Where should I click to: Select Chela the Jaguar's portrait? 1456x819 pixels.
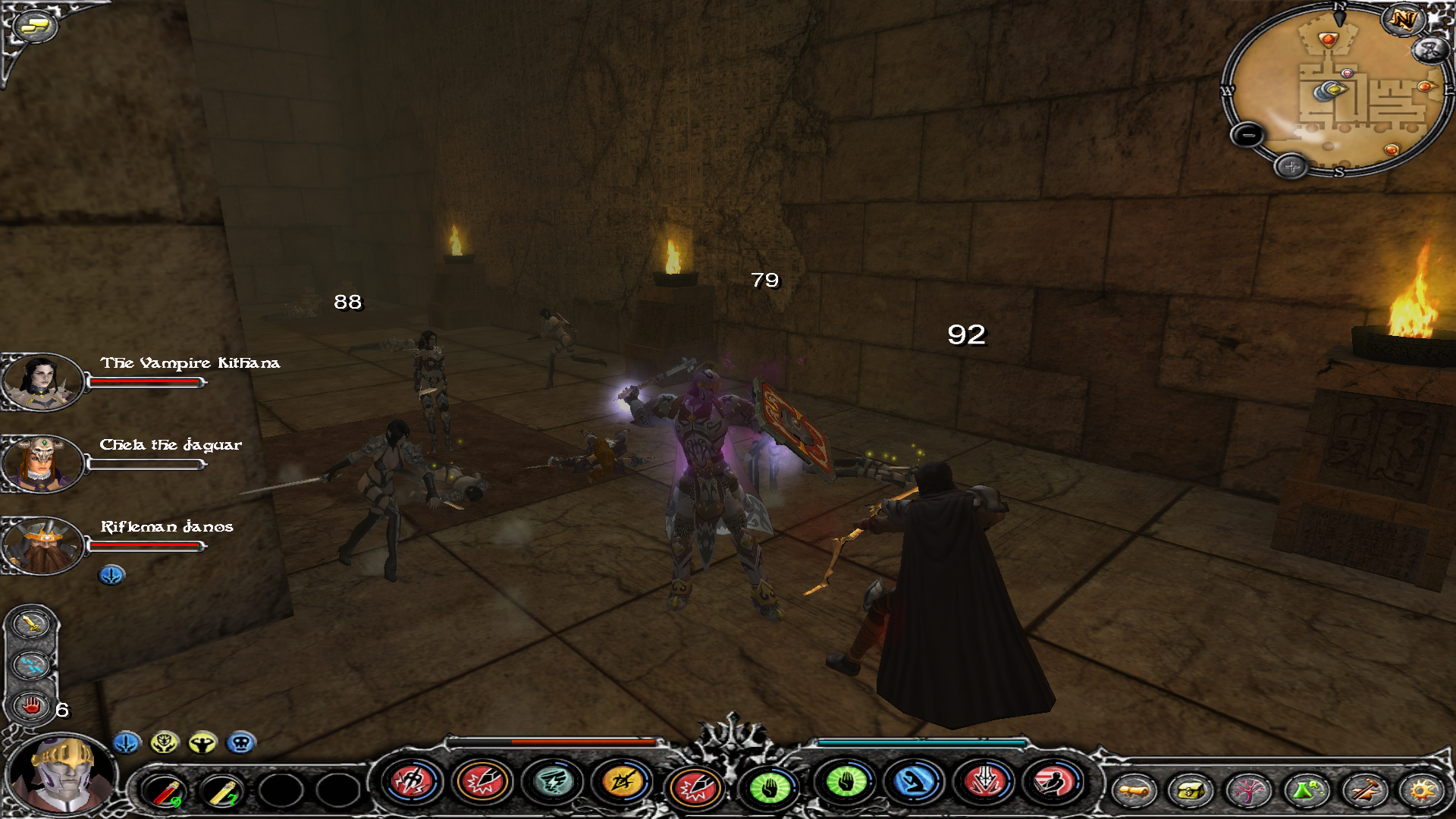coord(41,463)
